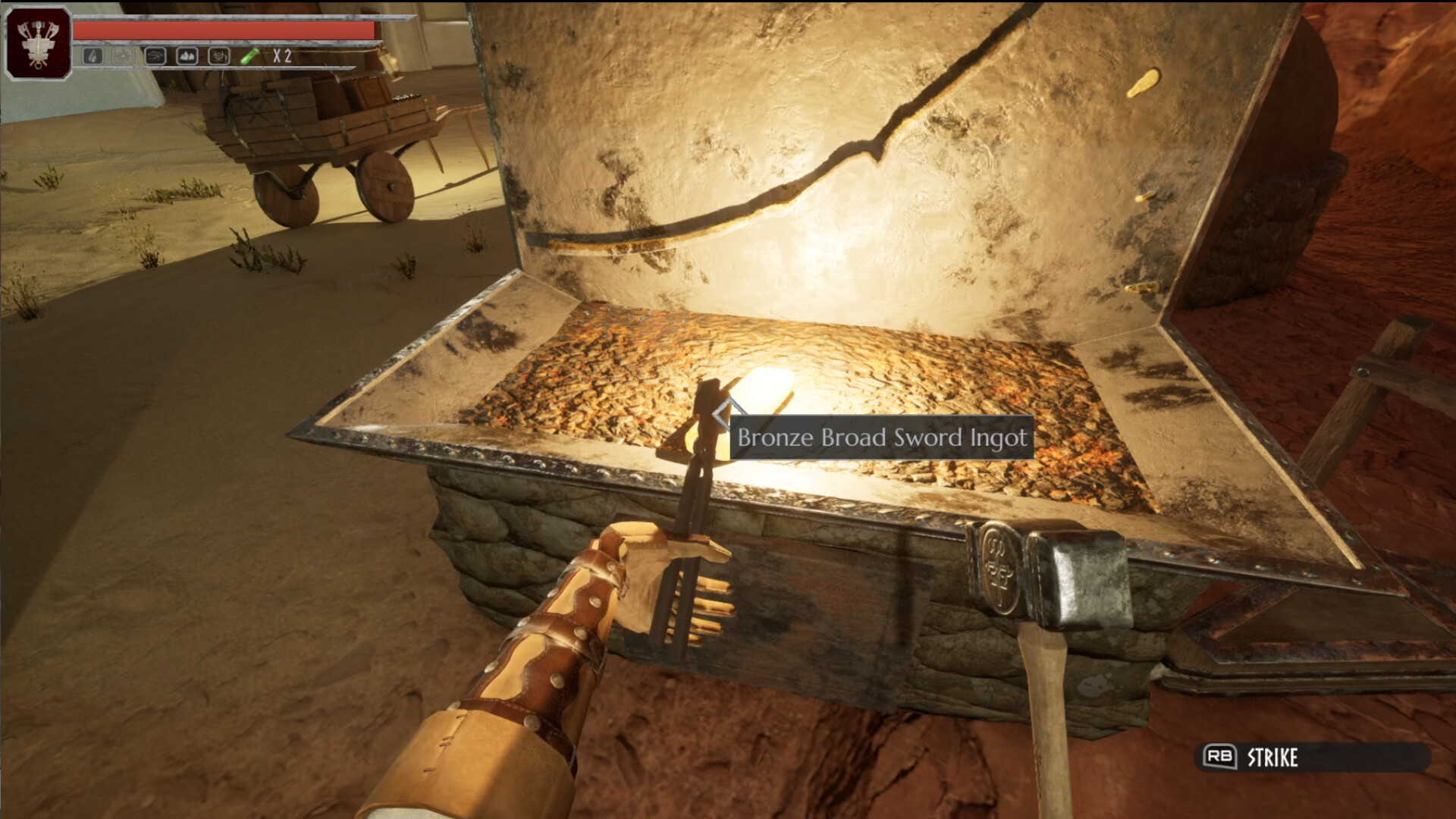Enable the sun status effect slot
Screen dimensions: 1456x819
pyautogui.click(x=123, y=55)
